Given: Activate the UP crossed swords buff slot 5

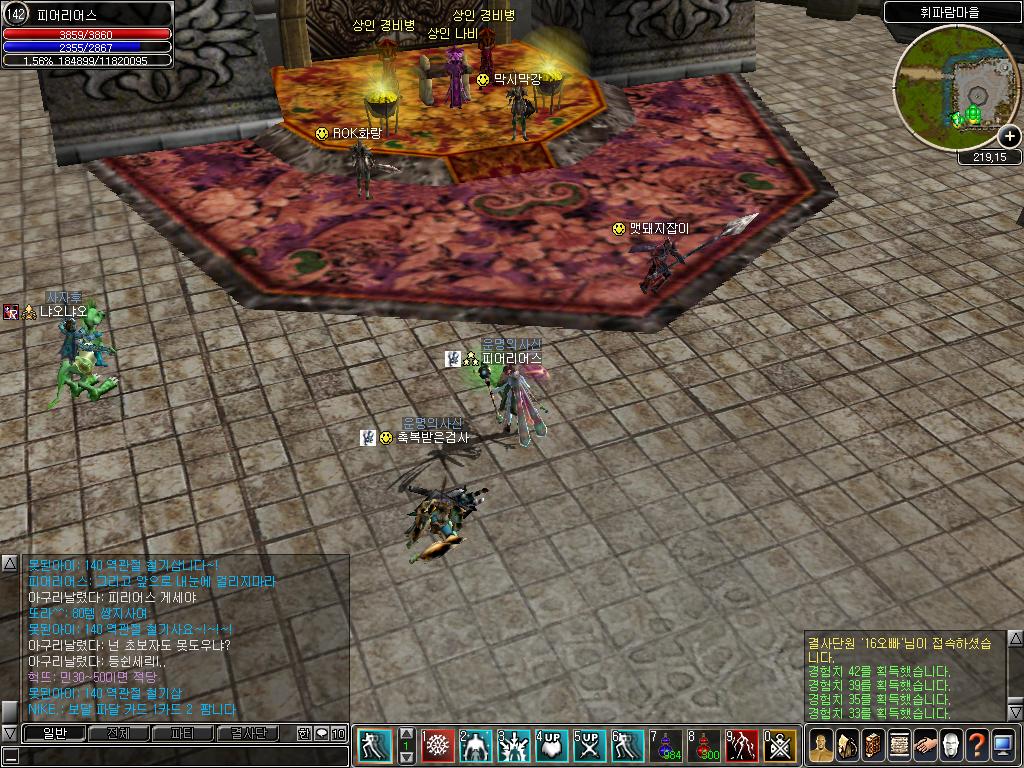Looking at the screenshot, I should click(x=590, y=746).
